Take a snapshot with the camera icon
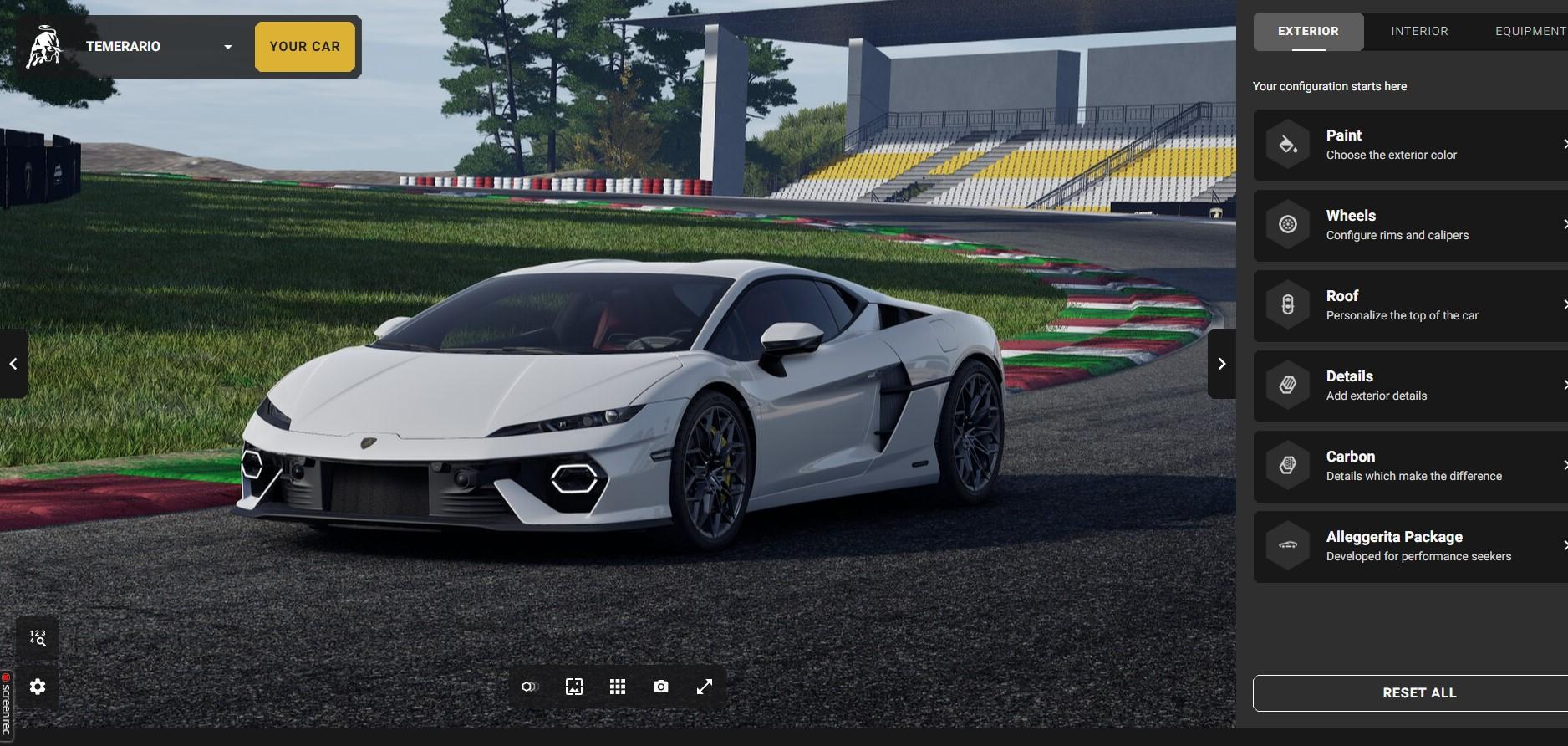The height and width of the screenshot is (746, 1568). click(660, 686)
